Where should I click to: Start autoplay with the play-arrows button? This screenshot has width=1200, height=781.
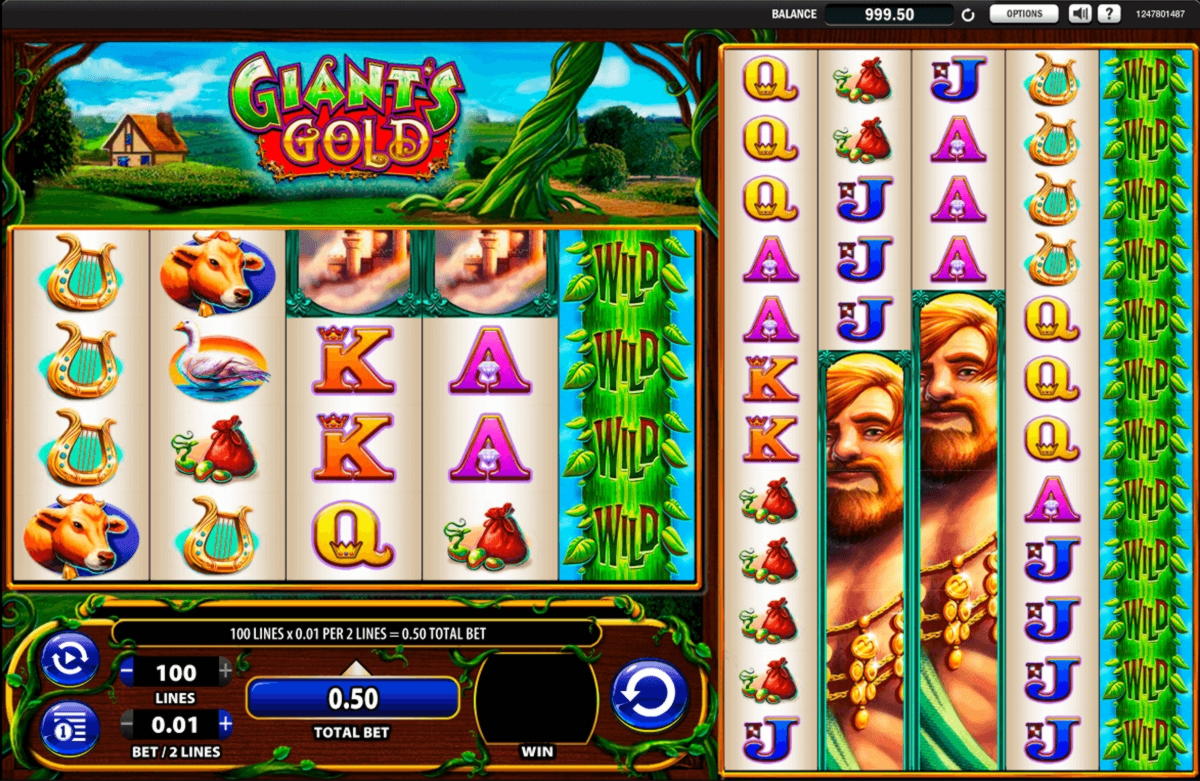pyautogui.click(x=69, y=660)
